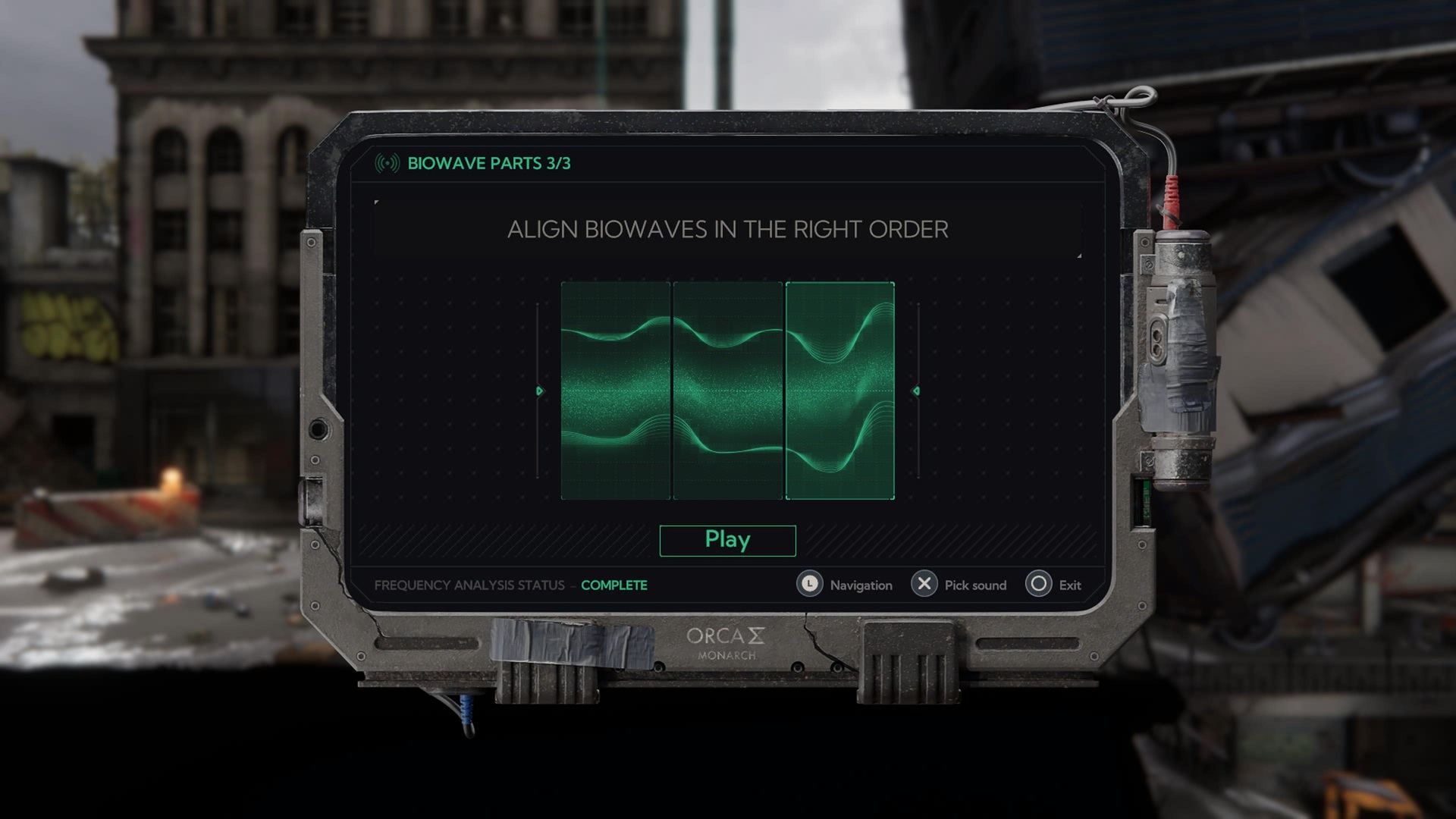The width and height of the screenshot is (1456, 819).
Task: Select the highlighted third biowave segment
Action: pos(840,391)
